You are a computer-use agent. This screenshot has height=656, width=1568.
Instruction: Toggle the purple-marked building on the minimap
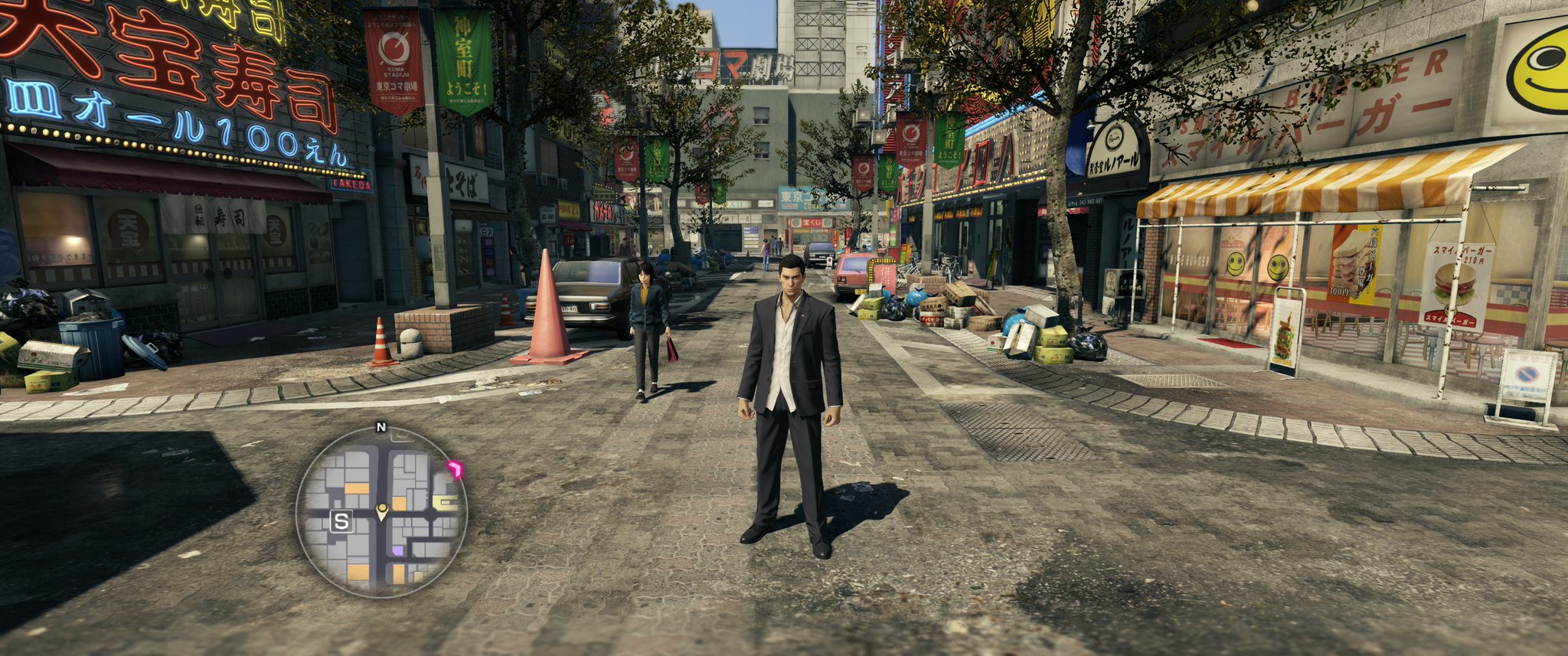click(398, 550)
